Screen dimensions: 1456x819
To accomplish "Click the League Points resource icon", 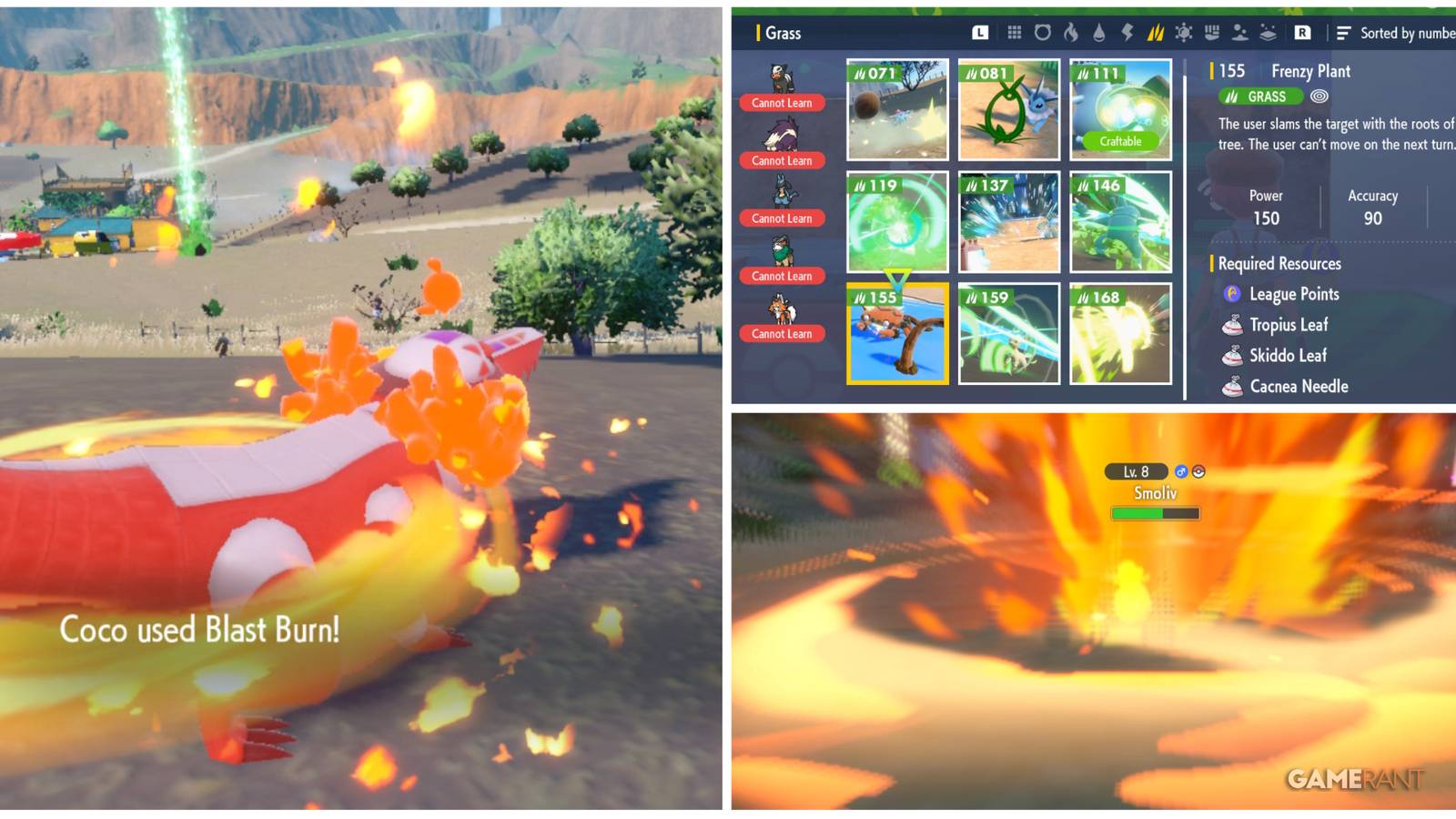I will click(x=1235, y=294).
